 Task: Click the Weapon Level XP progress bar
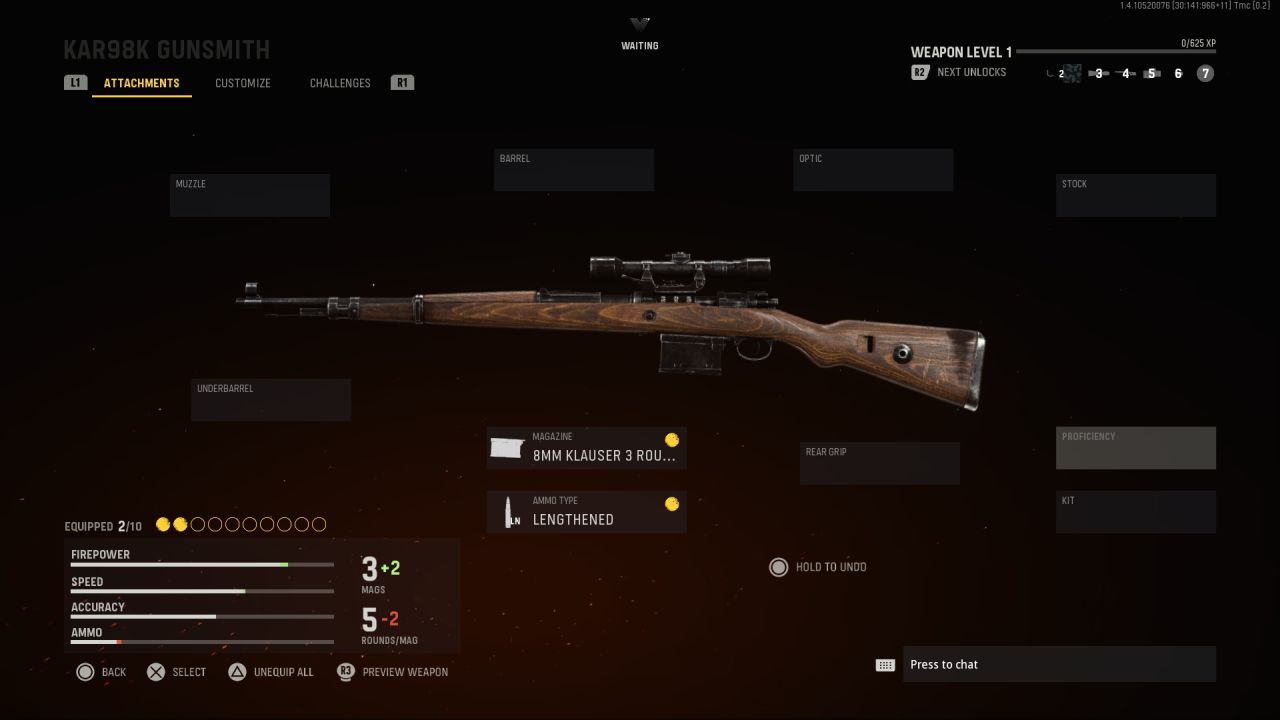point(1120,52)
